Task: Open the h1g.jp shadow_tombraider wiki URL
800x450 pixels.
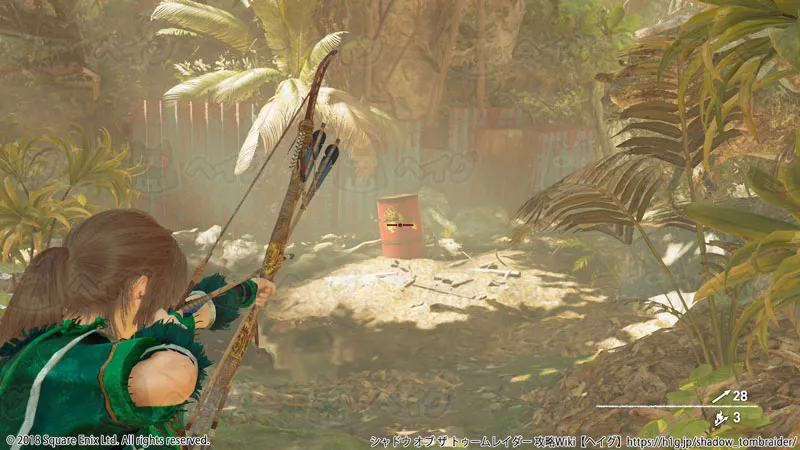Action: click(710, 440)
